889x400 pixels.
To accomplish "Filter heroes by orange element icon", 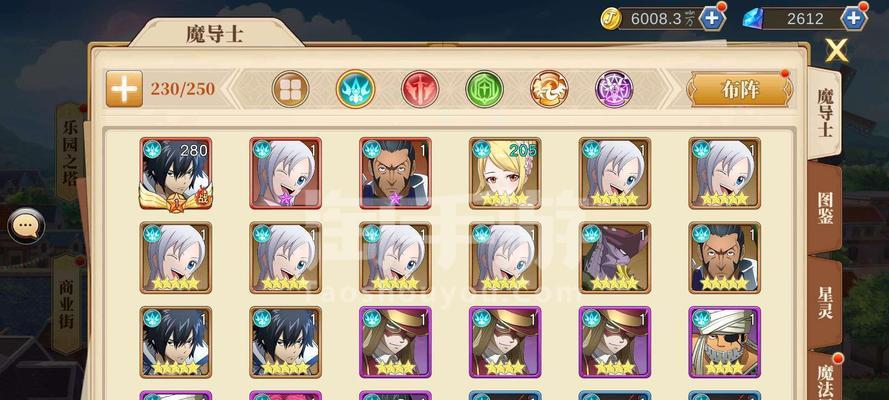I will 549,89.
